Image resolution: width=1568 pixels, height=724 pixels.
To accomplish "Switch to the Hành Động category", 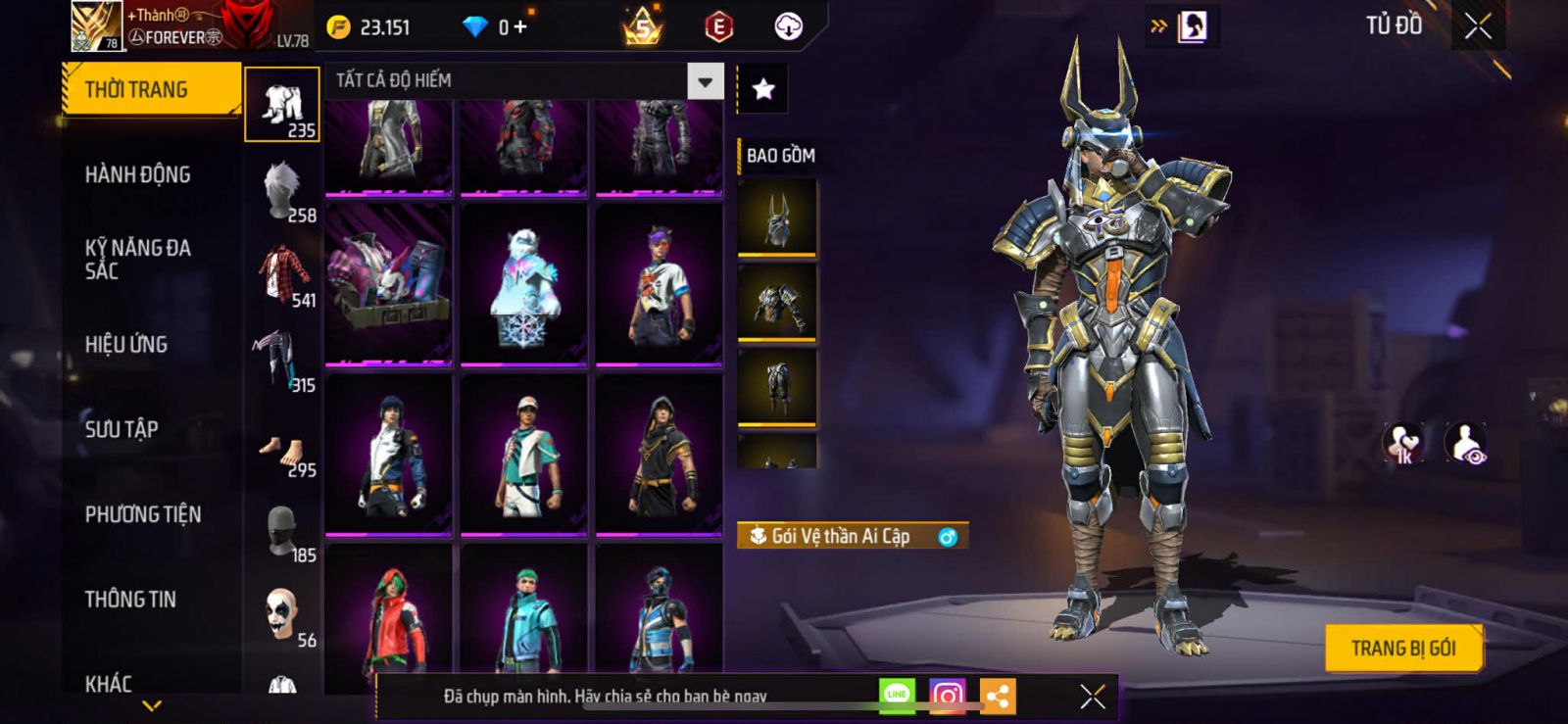I will [x=138, y=174].
